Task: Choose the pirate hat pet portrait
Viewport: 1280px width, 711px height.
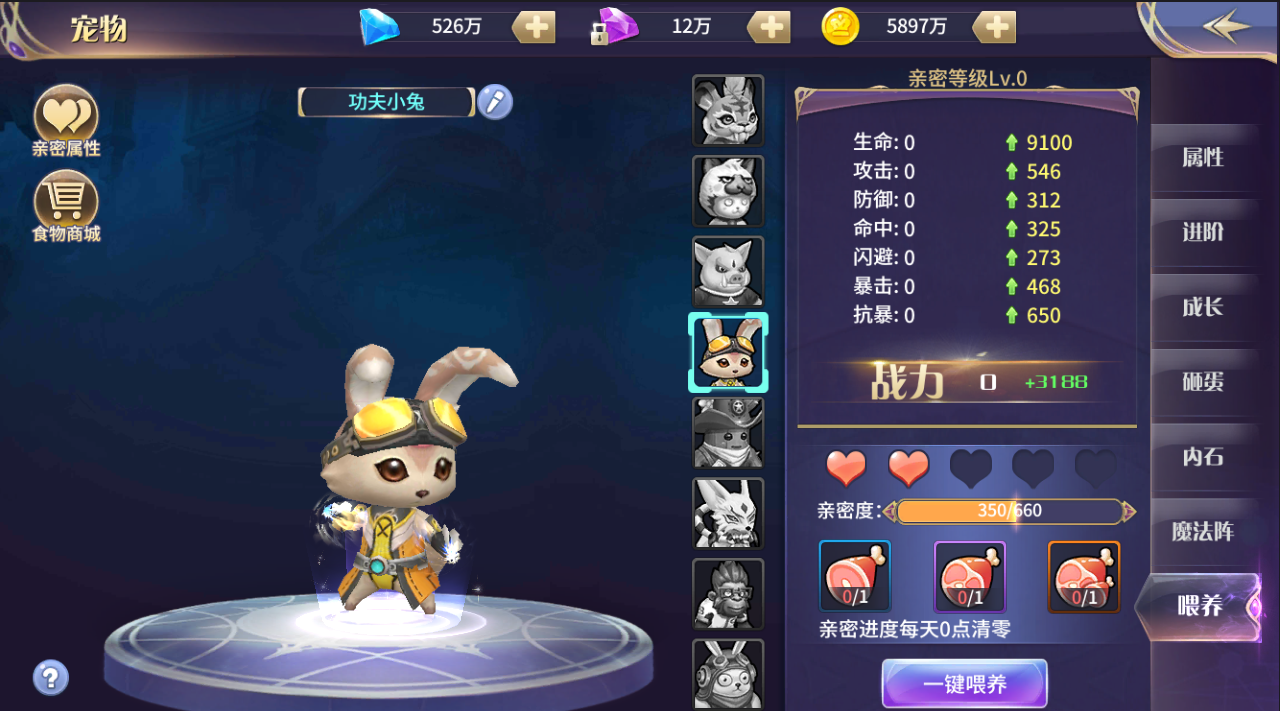Action: tap(728, 432)
